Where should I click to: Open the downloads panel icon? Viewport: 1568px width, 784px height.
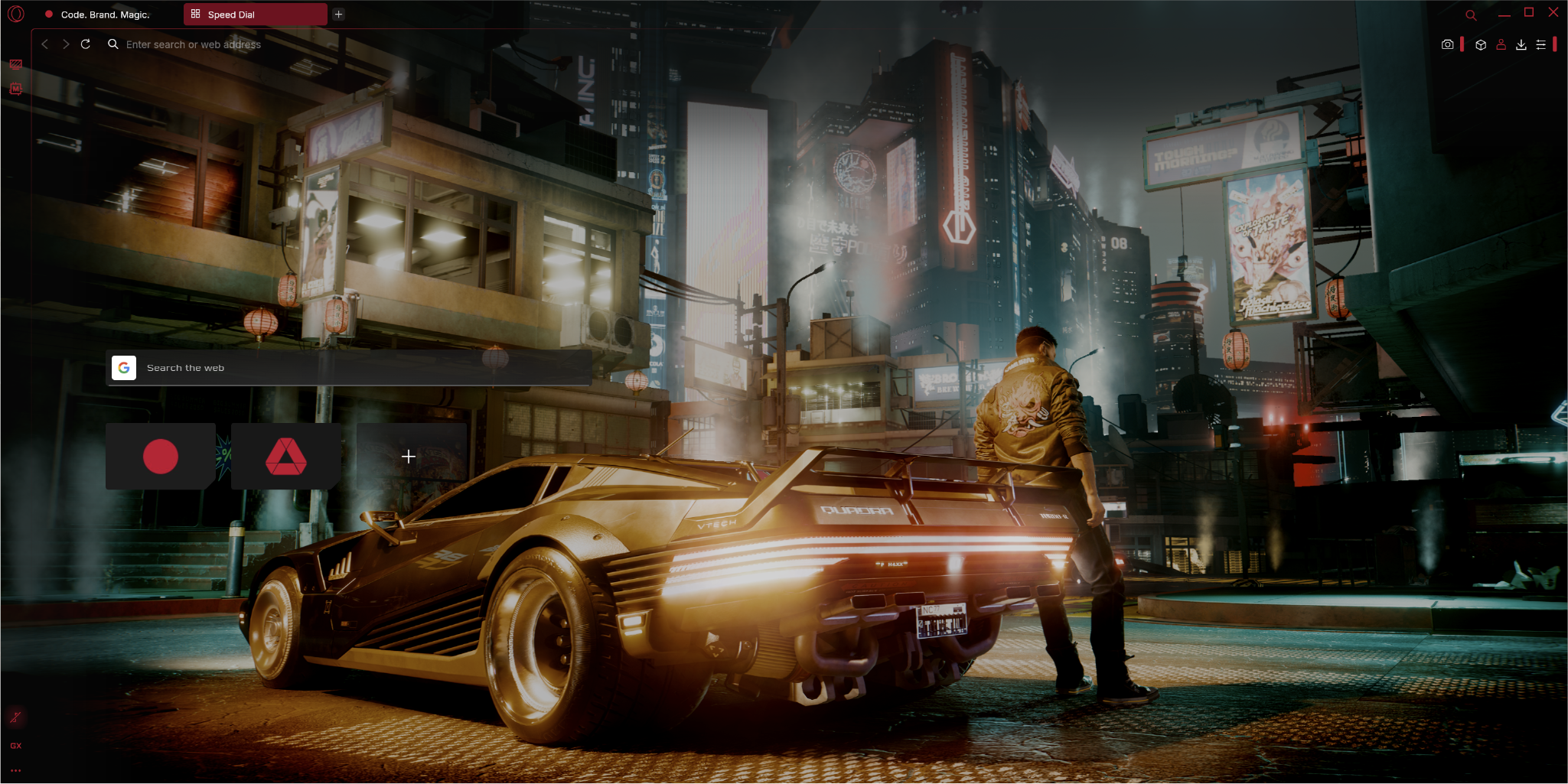[x=1521, y=44]
